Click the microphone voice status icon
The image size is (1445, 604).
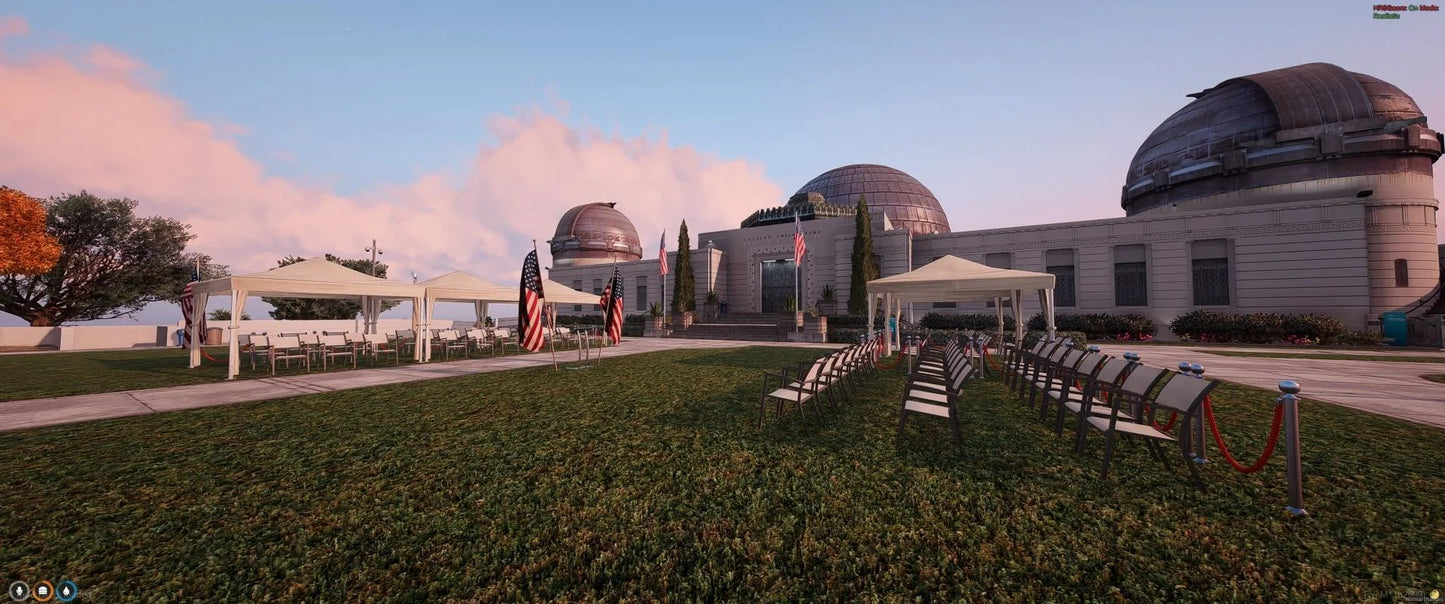point(18,591)
